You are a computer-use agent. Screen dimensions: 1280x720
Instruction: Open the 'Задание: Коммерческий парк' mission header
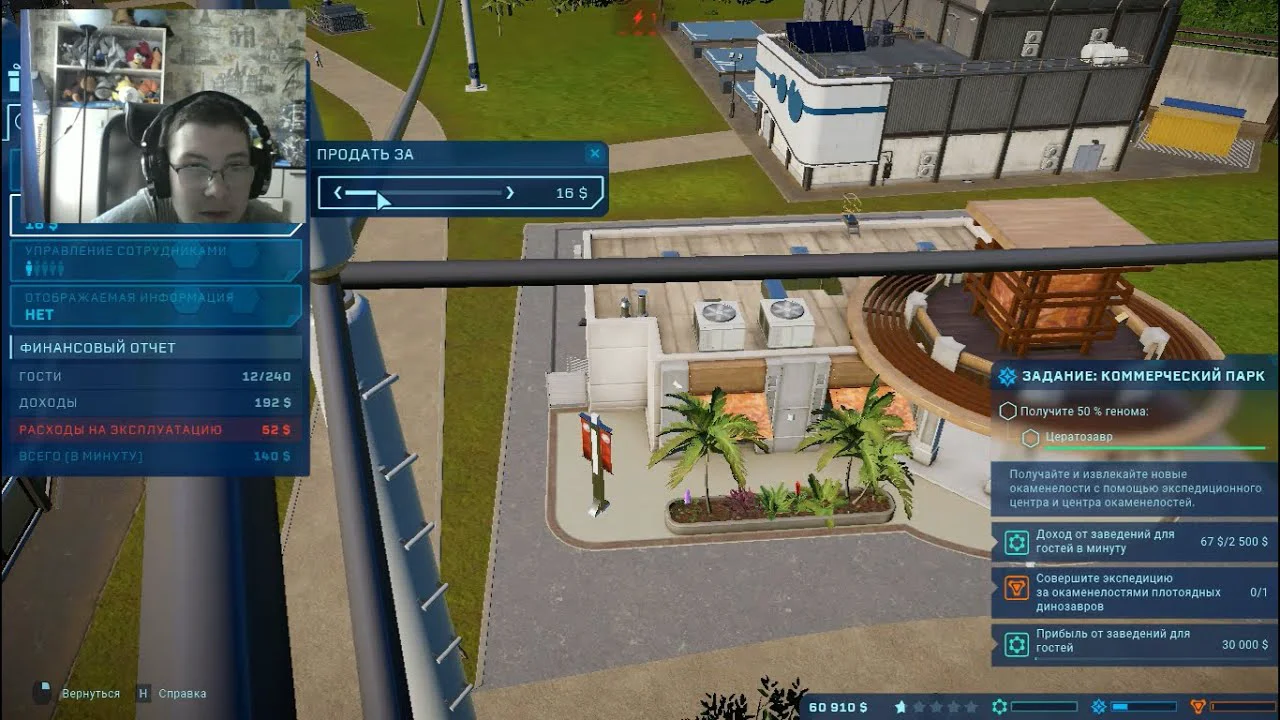pyautogui.click(x=1135, y=376)
